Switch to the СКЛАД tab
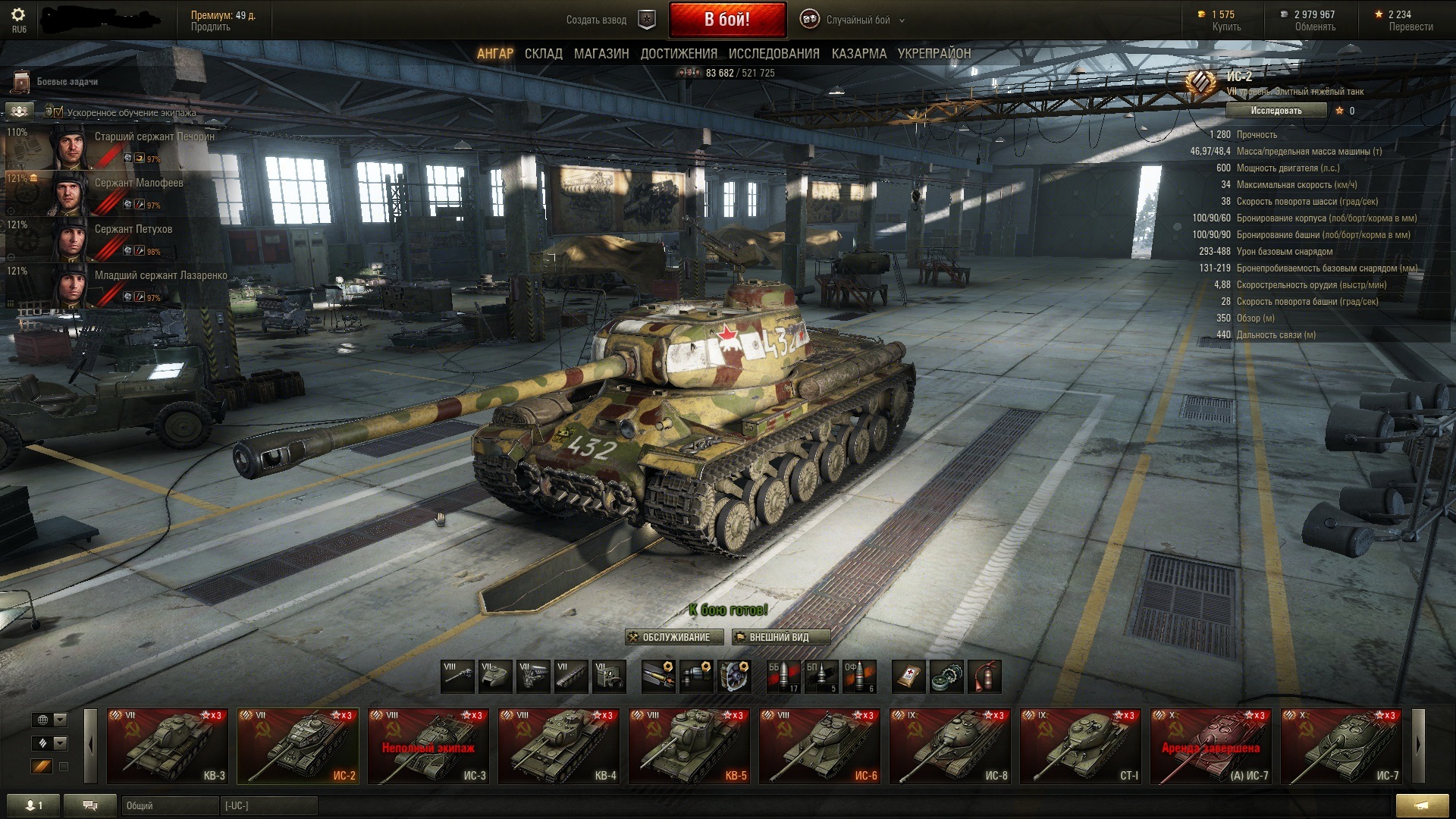The image size is (1456, 819). 543,54
